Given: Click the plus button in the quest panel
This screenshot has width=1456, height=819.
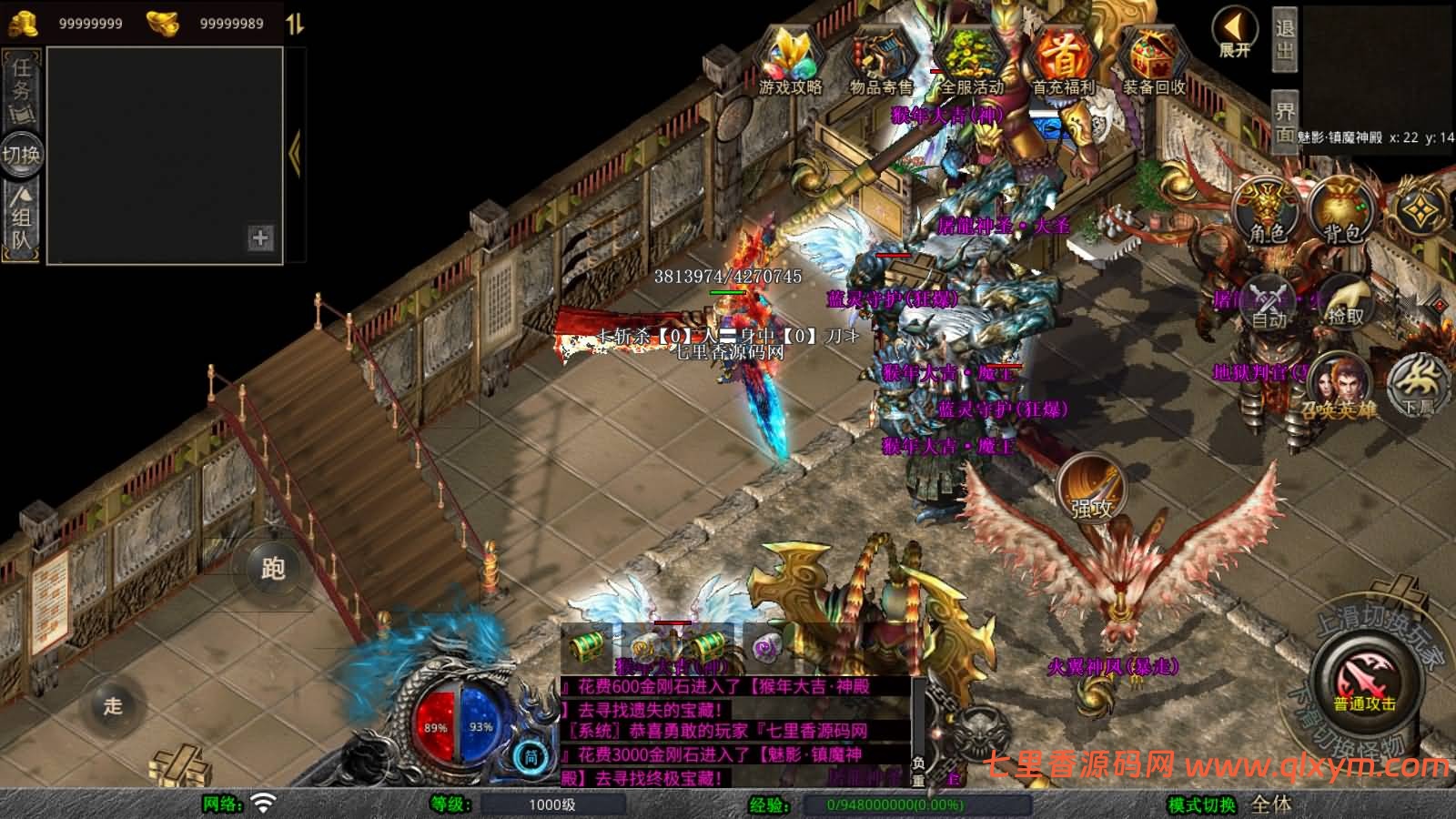Looking at the screenshot, I should tap(260, 238).
